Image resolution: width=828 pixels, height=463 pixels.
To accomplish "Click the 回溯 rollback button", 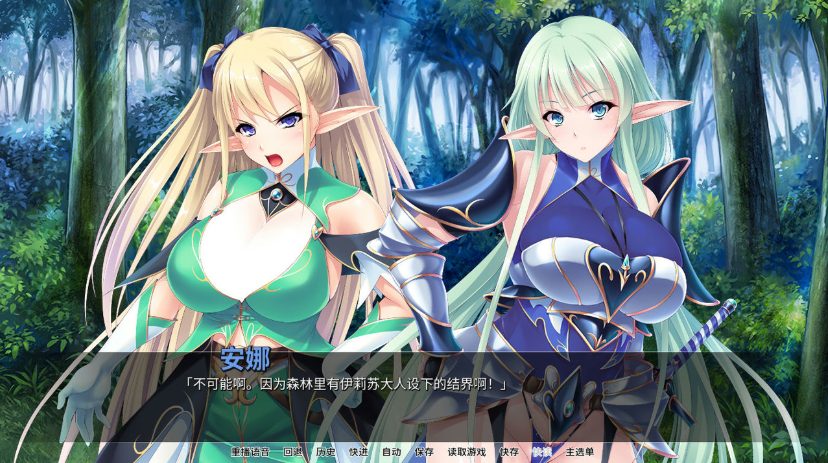I will pyautogui.click(x=293, y=452).
